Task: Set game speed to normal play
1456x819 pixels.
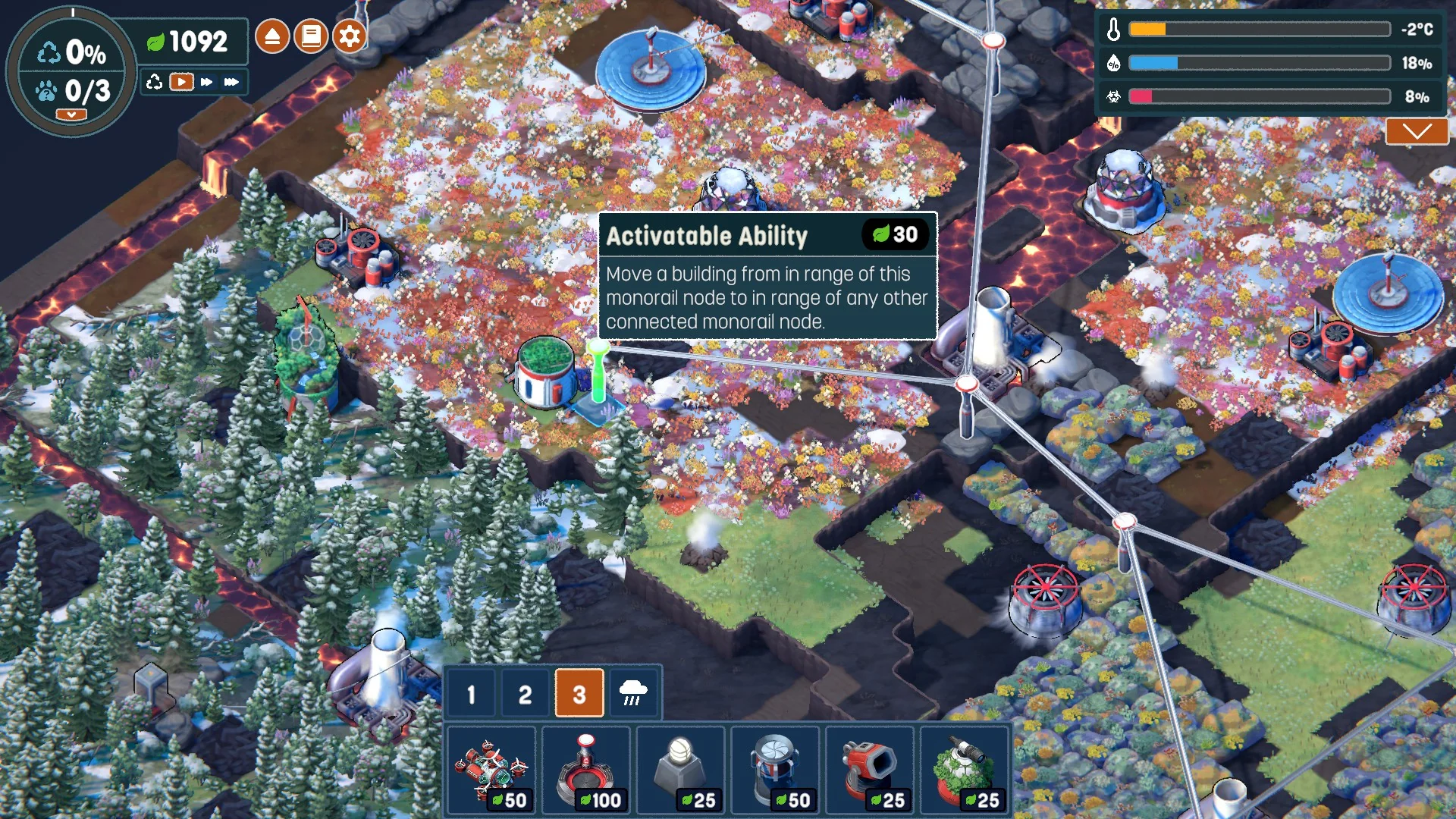Action: click(181, 82)
